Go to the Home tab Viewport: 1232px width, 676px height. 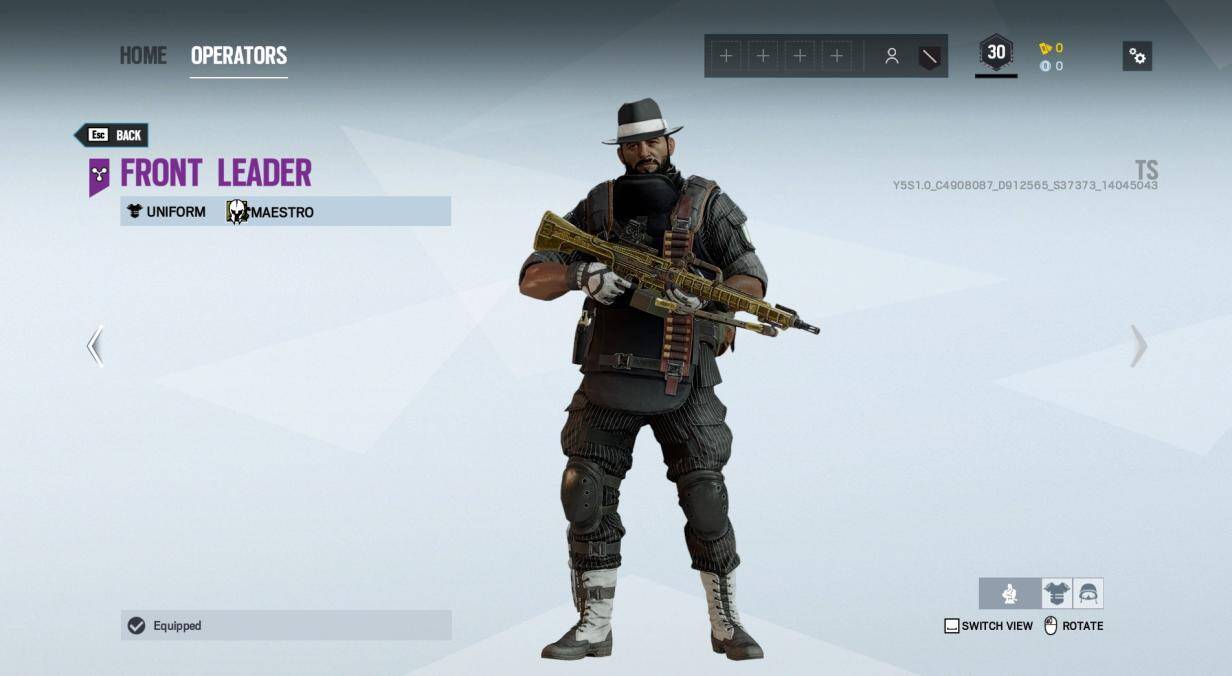coord(143,55)
